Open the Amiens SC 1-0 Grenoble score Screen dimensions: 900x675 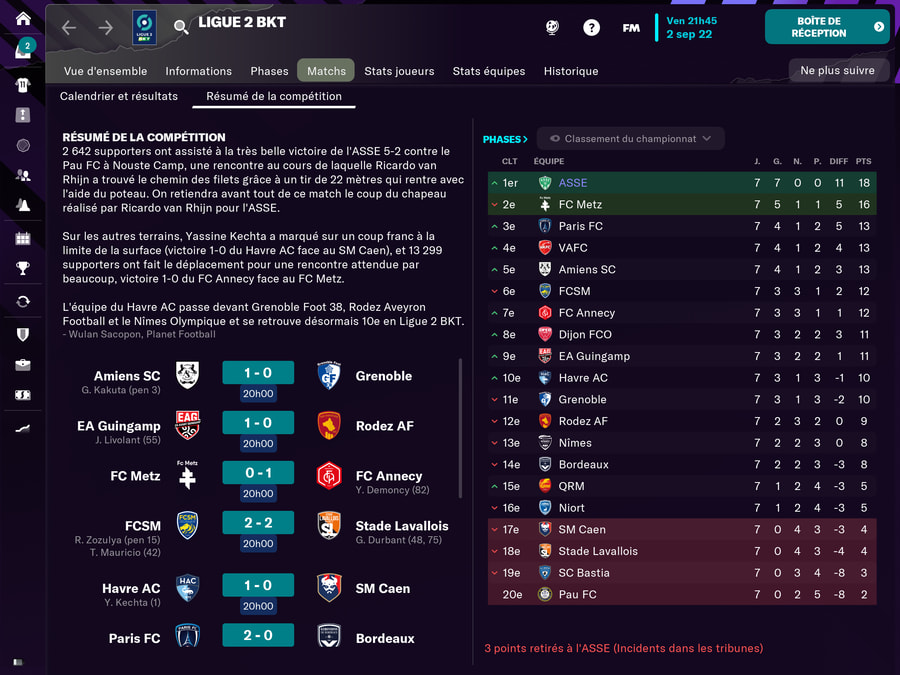tap(258, 373)
